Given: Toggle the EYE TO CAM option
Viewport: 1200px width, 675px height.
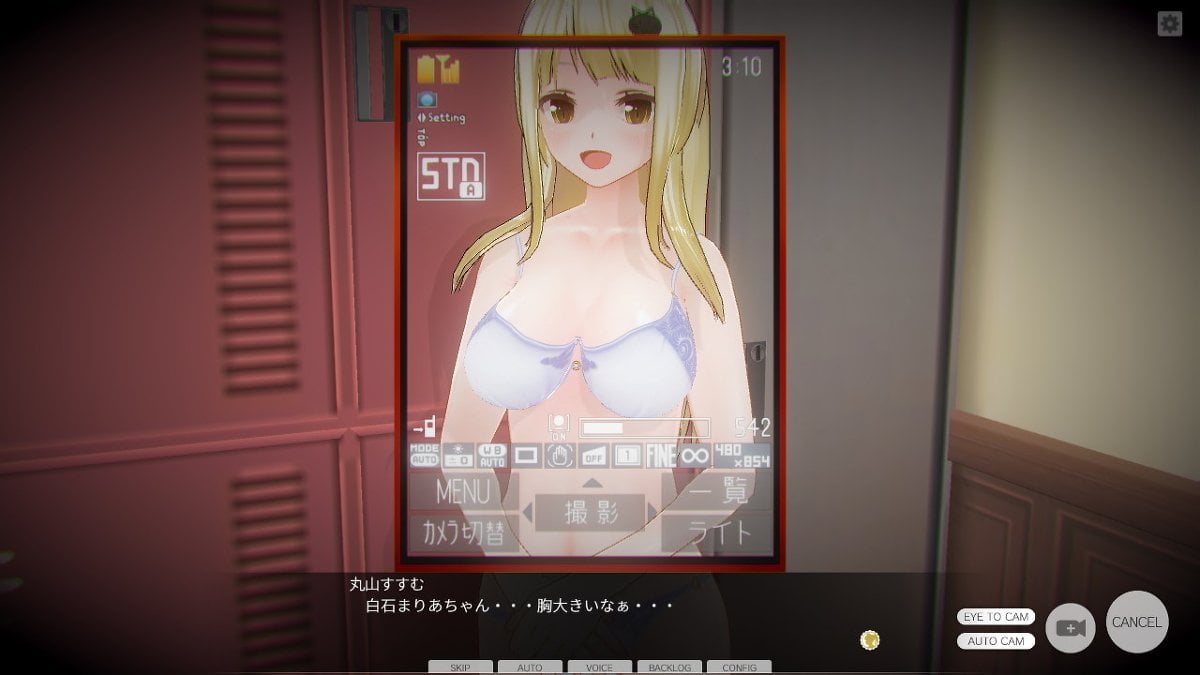Looking at the screenshot, I should pyautogui.click(x=996, y=617).
